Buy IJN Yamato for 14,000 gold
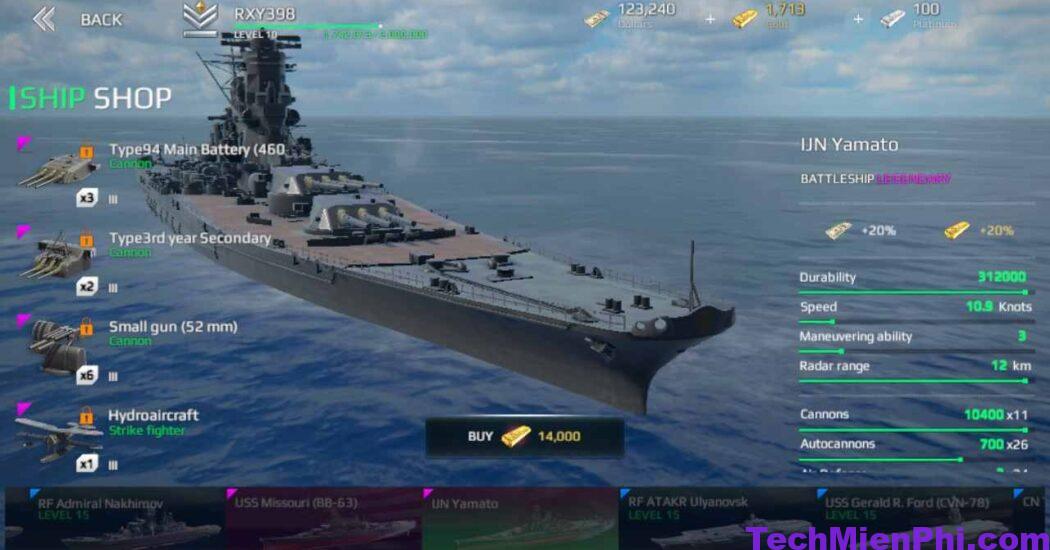The width and height of the screenshot is (1050, 550). [x=524, y=437]
